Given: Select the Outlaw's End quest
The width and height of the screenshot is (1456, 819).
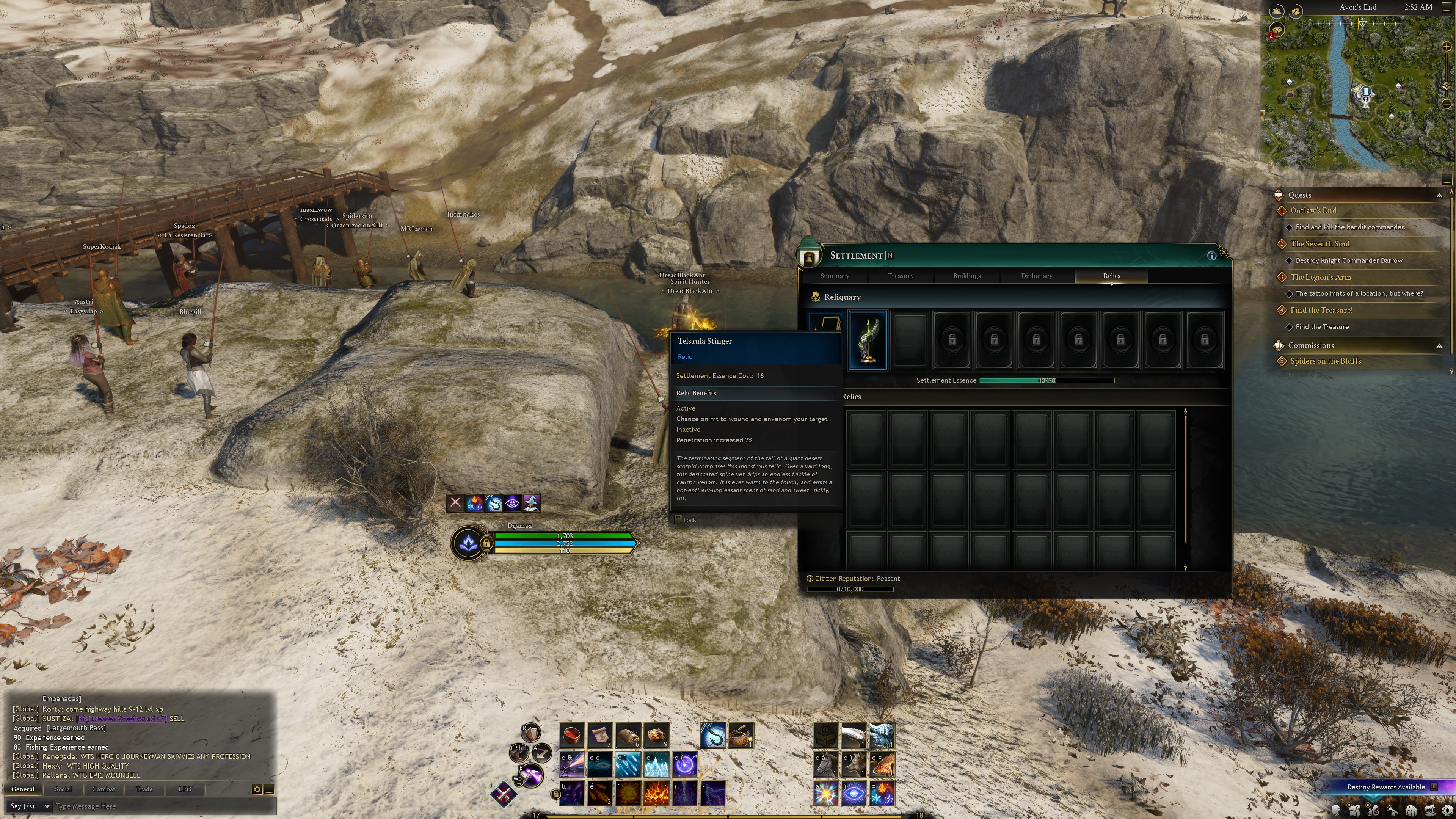Looking at the screenshot, I should [x=1313, y=211].
